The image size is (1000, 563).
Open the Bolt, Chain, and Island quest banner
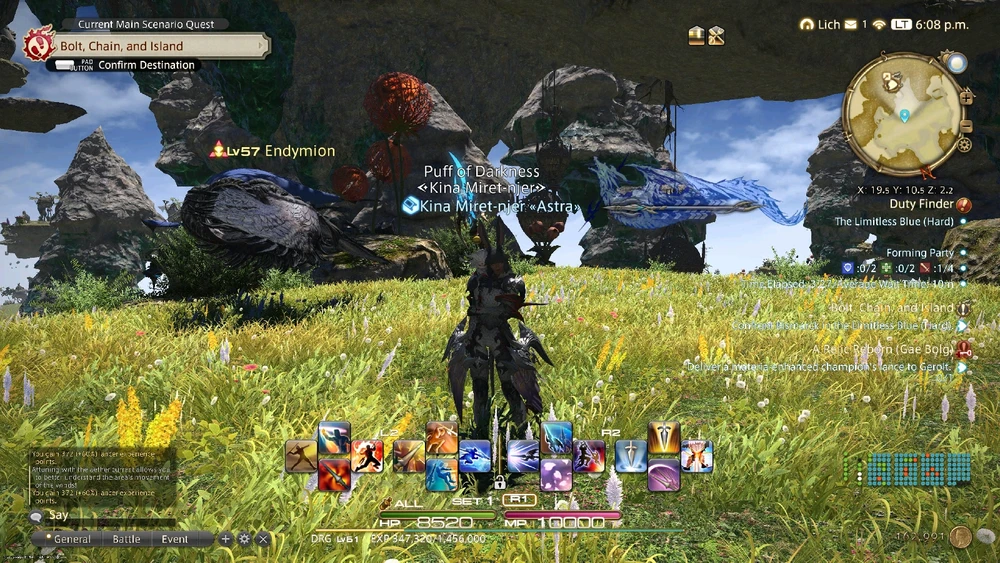(150, 46)
